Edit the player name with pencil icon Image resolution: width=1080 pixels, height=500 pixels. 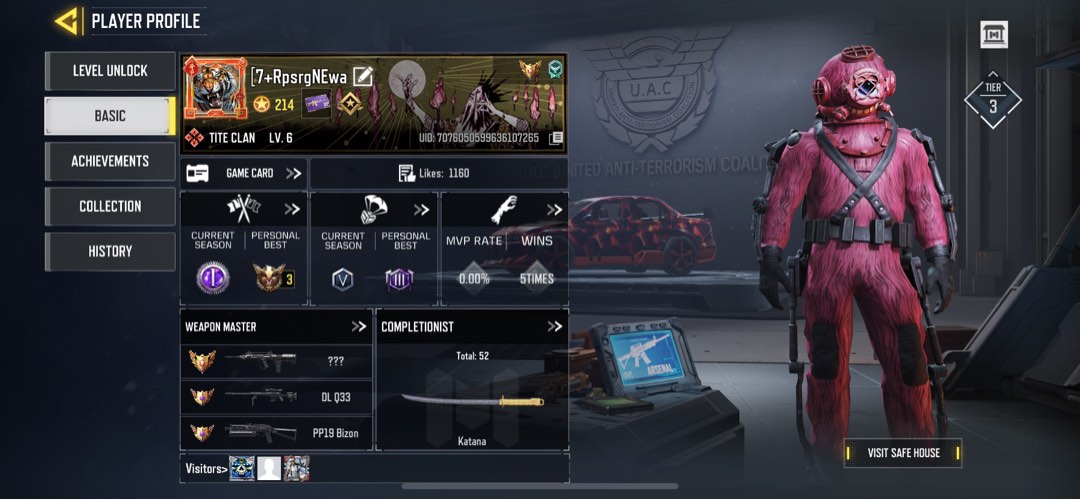pyautogui.click(x=363, y=76)
